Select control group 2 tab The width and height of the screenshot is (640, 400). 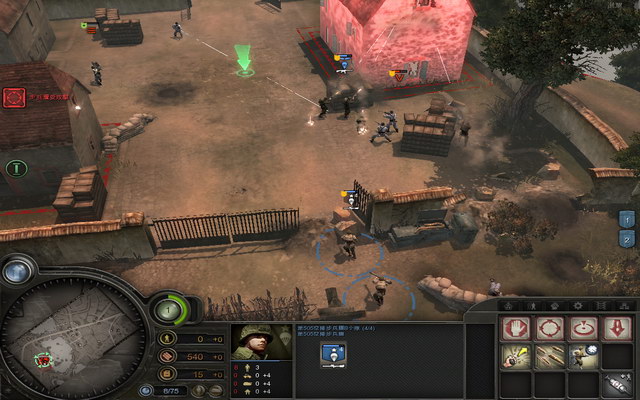click(x=627, y=239)
